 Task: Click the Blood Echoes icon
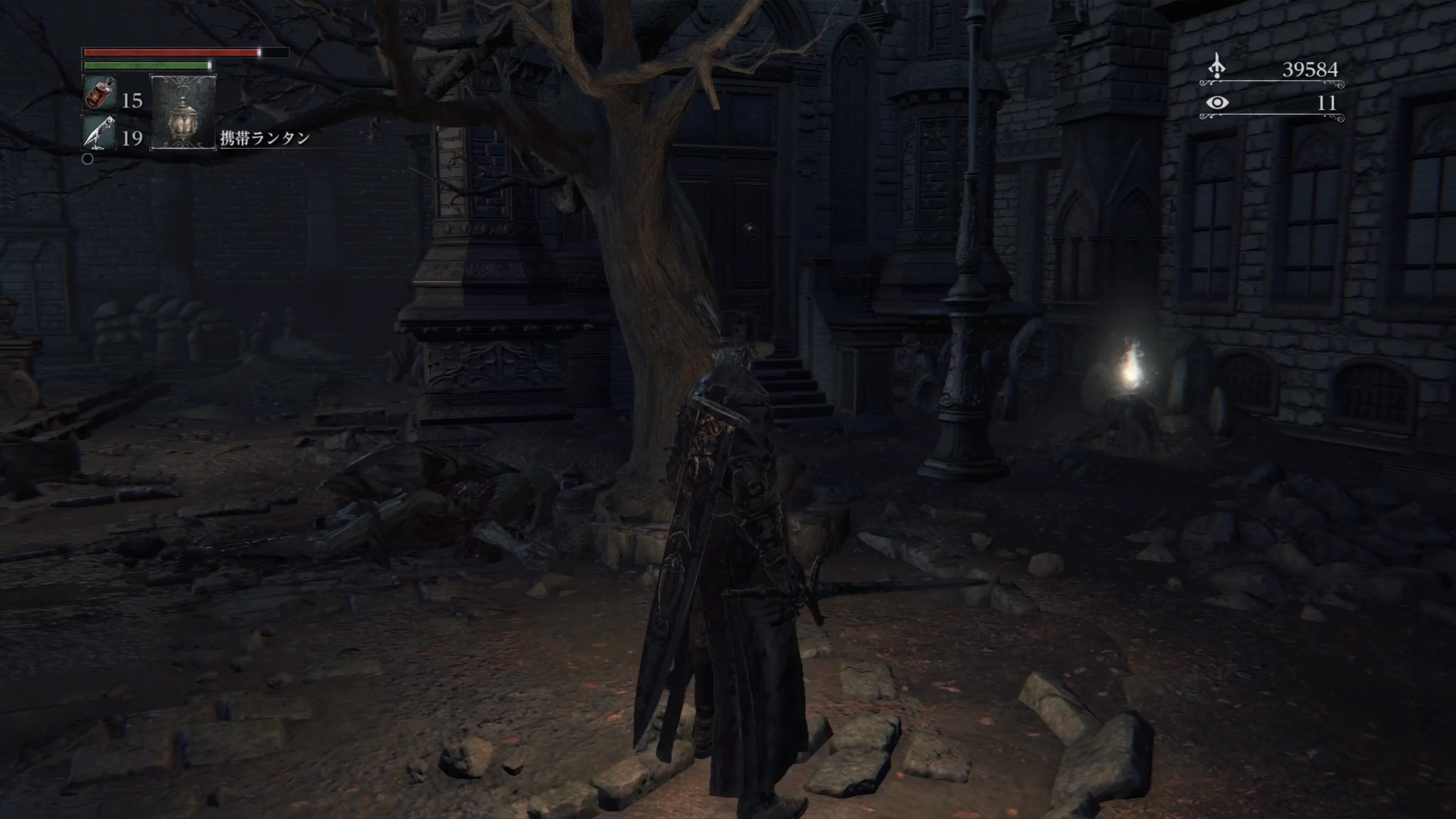(1217, 67)
